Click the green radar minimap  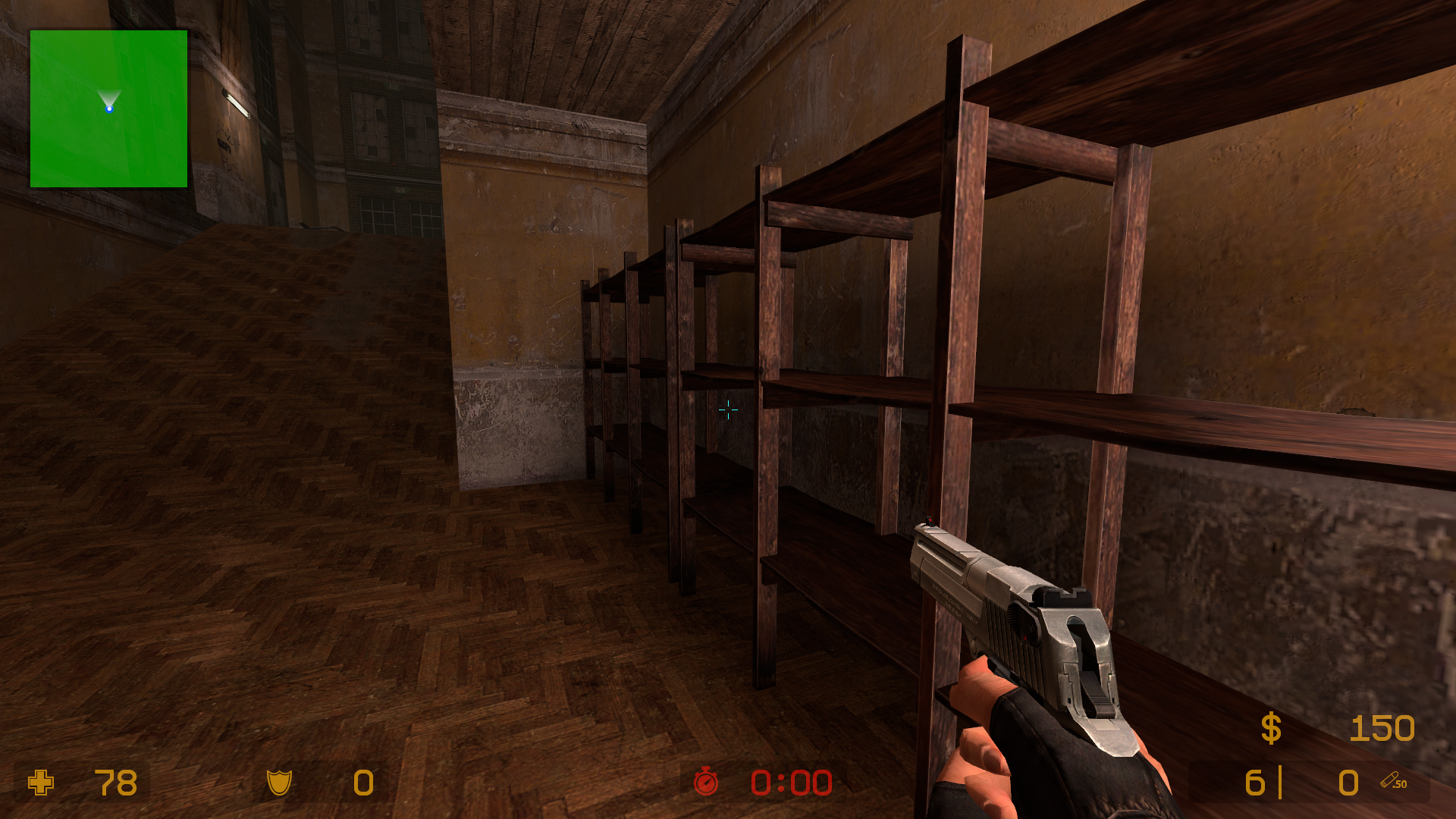(108, 108)
